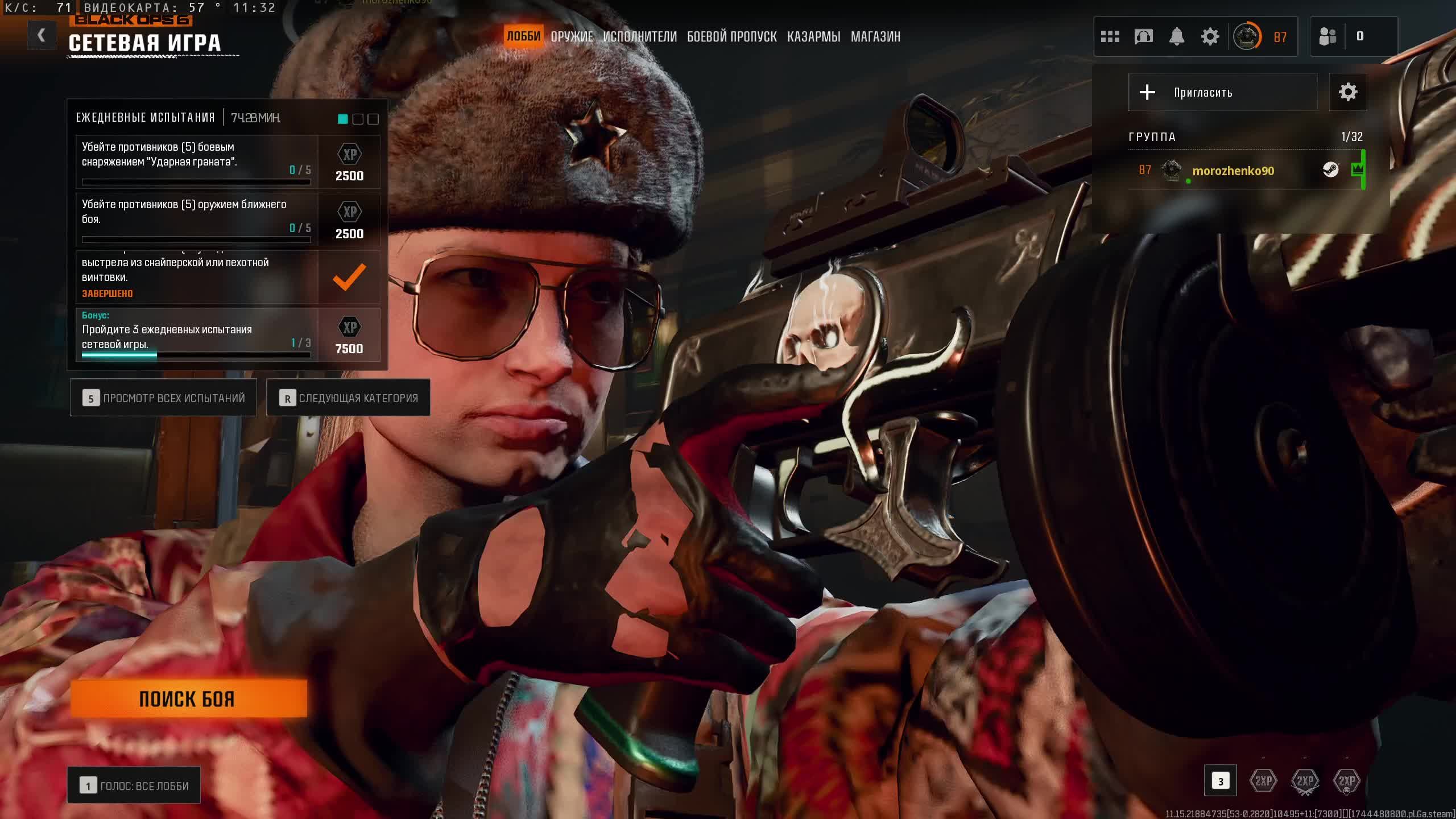Viewport: 1456px width, 819px height.
Task: Select morozhenko90 in the group list
Action: pyautogui.click(x=1233, y=171)
